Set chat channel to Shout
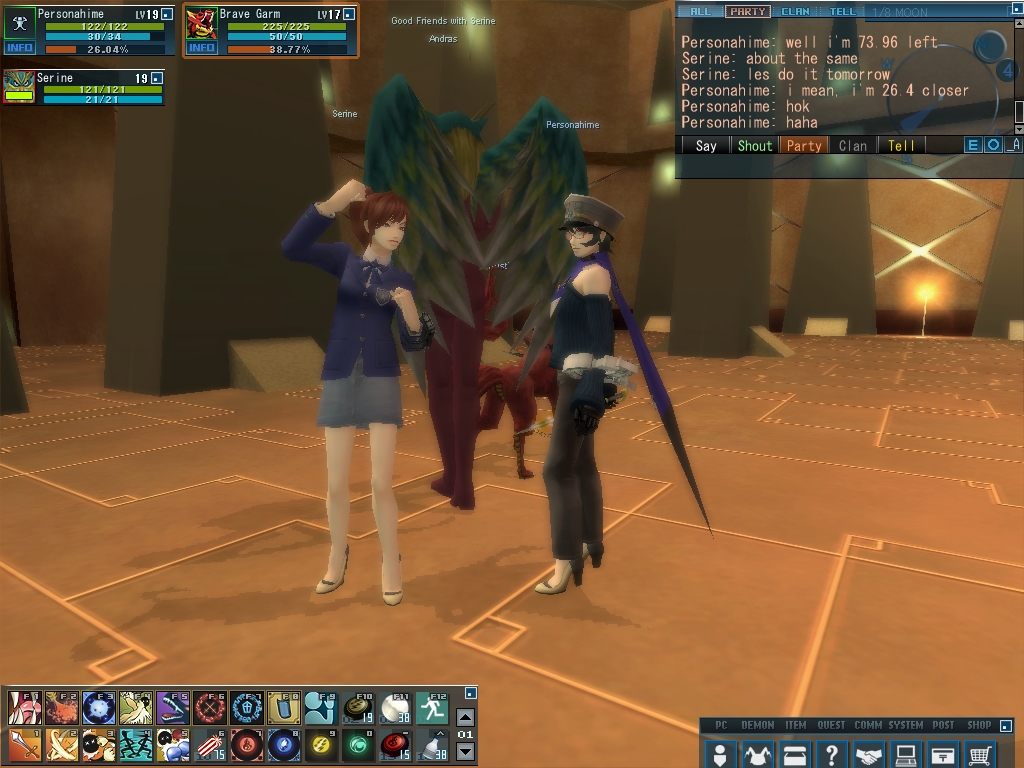This screenshot has height=768, width=1024. pos(755,145)
